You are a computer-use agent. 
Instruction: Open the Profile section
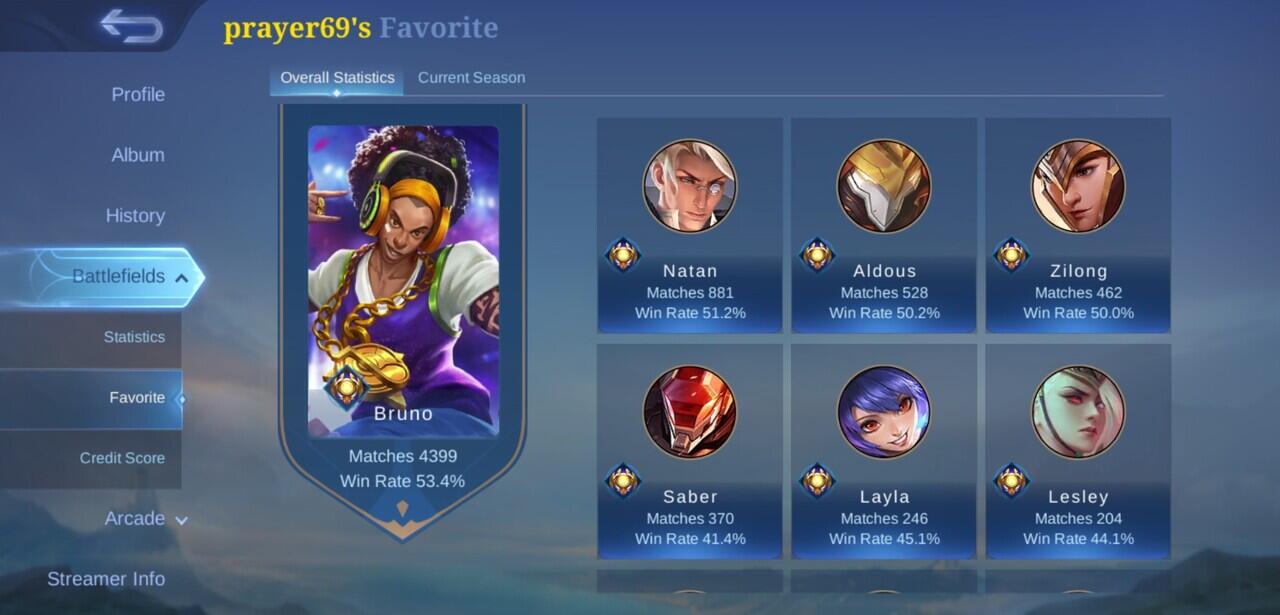[x=138, y=94]
